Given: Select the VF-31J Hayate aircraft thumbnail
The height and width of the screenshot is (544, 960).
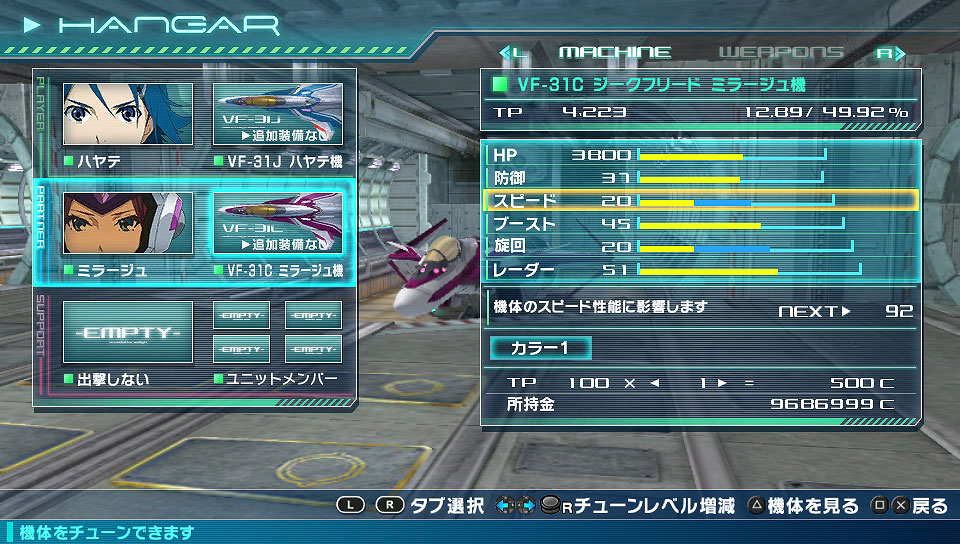Looking at the screenshot, I should coord(277,114).
